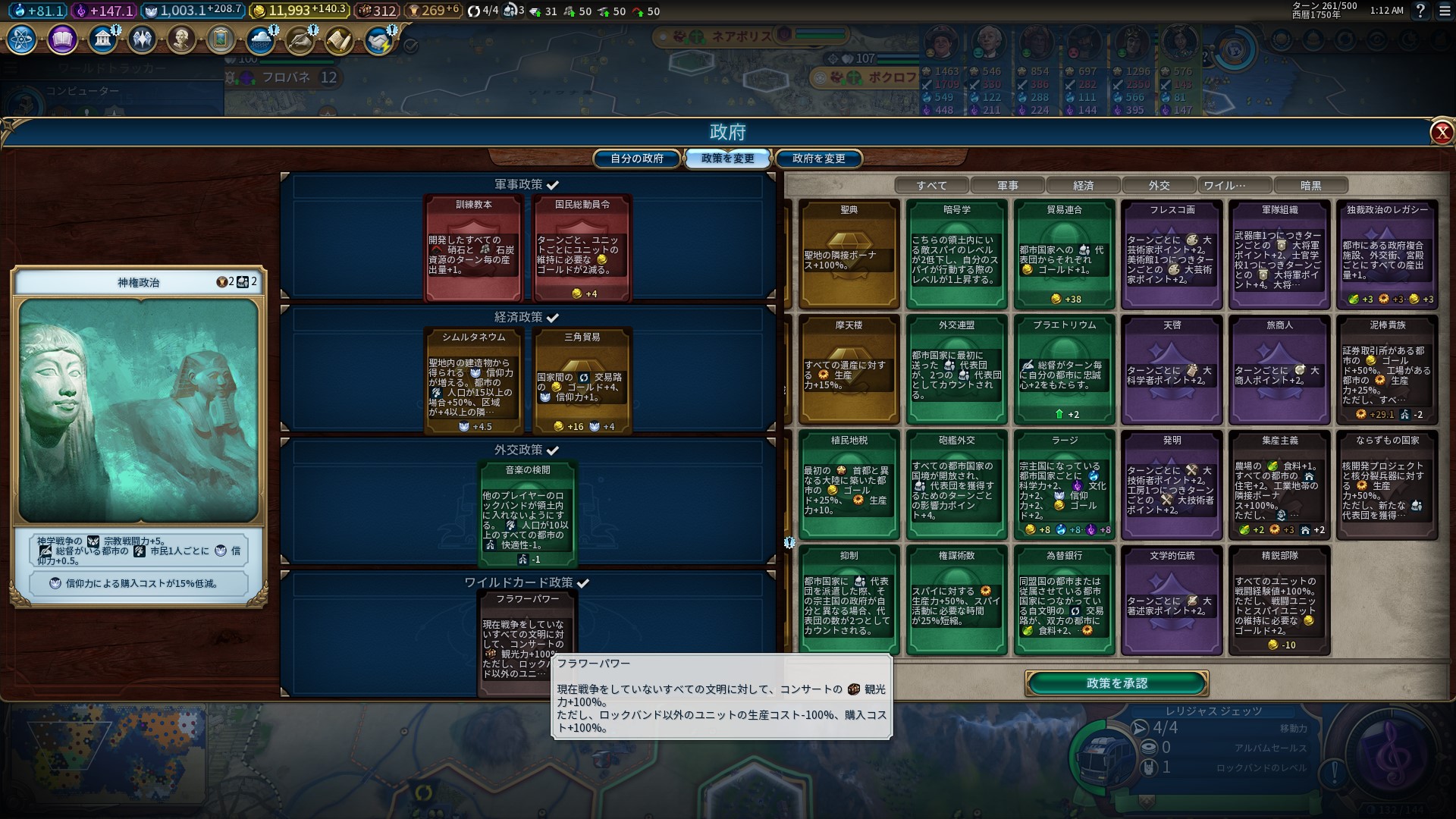Show all policies with すべて filter
Image resolution: width=1456 pixels, height=819 pixels.
(931, 186)
